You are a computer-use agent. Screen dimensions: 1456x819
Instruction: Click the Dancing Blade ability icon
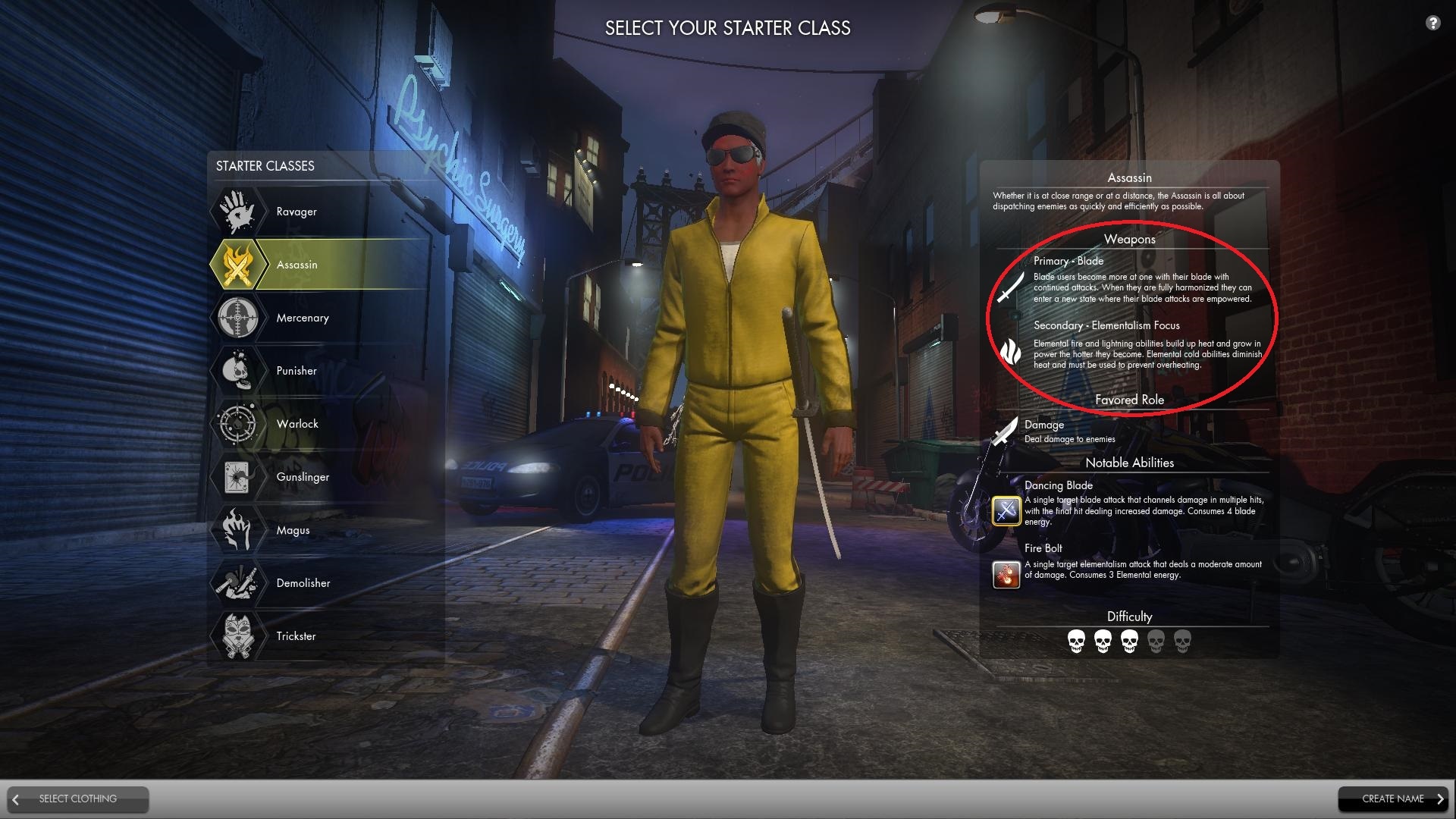pos(1006,510)
